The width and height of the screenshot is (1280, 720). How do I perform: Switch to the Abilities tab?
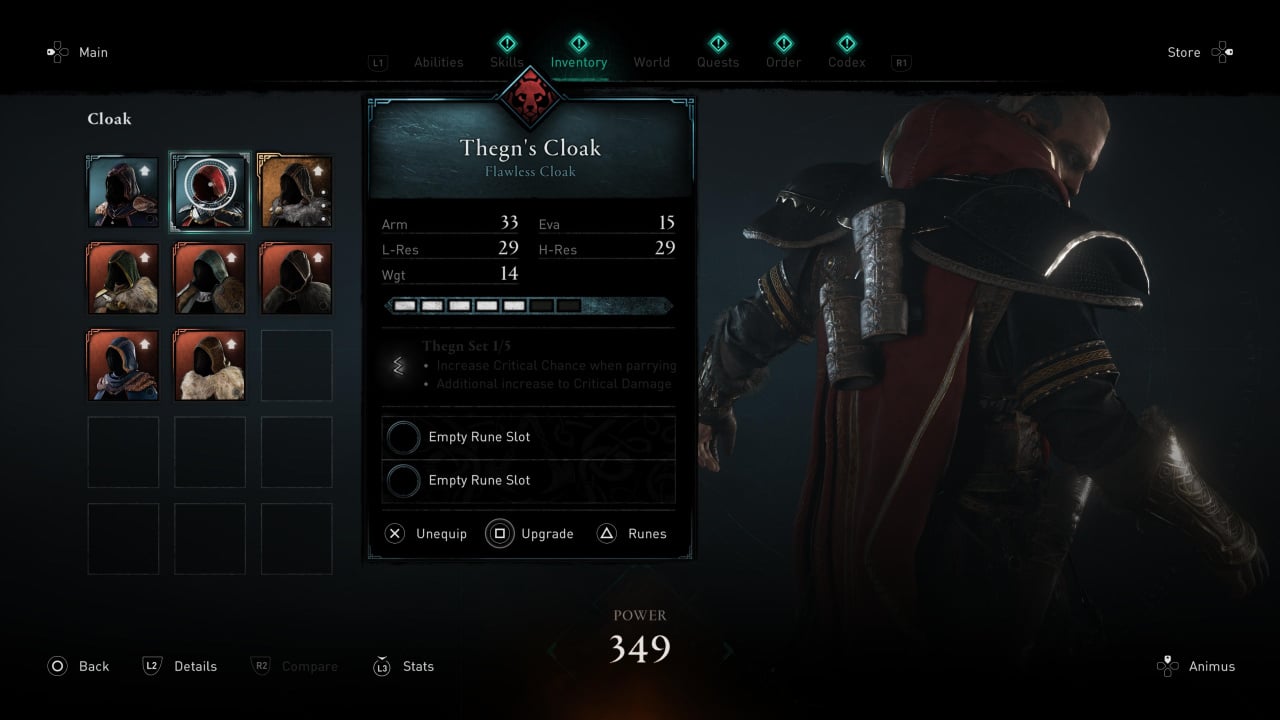click(x=439, y=62)
